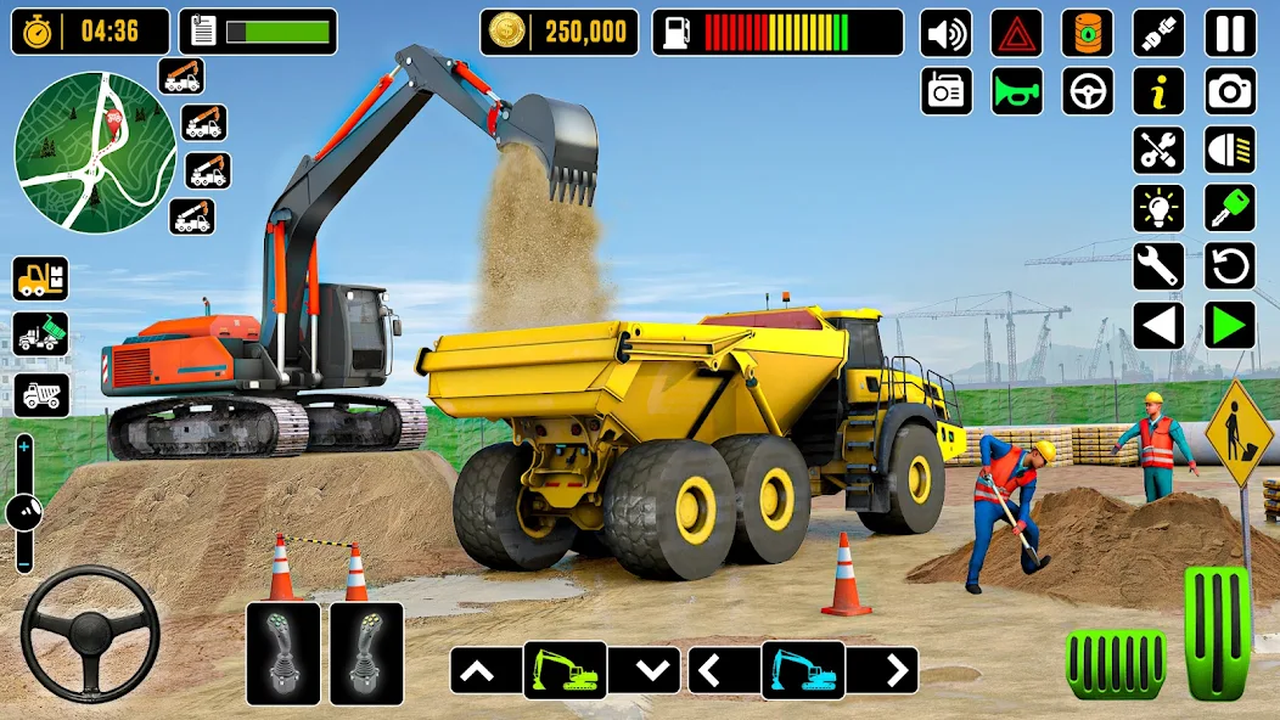Open the info panel icon
Image resolution: width=1280 pixels, height=720 pixels.
click(1157, 92)
